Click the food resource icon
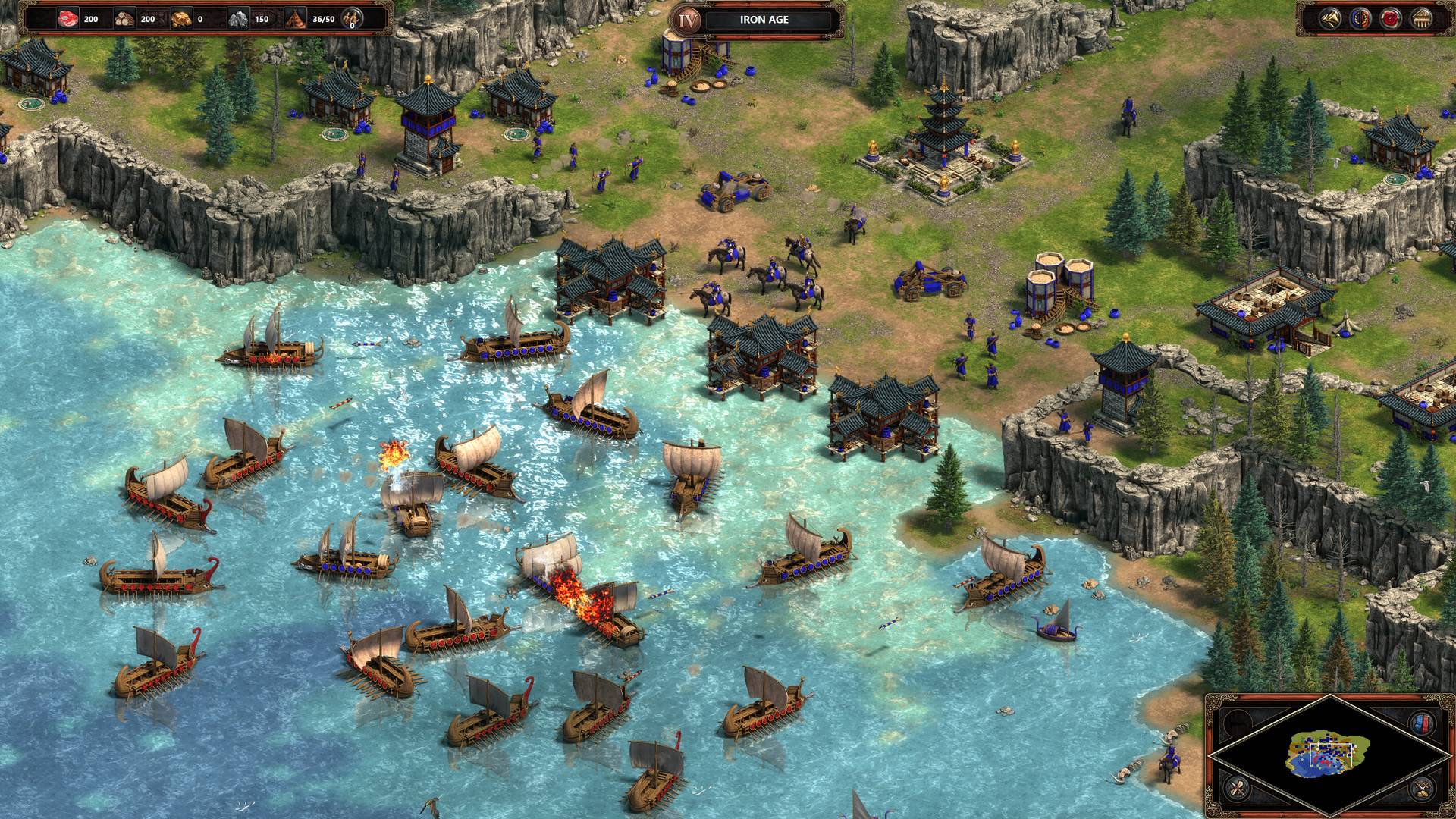 click(x=67, y=19)
